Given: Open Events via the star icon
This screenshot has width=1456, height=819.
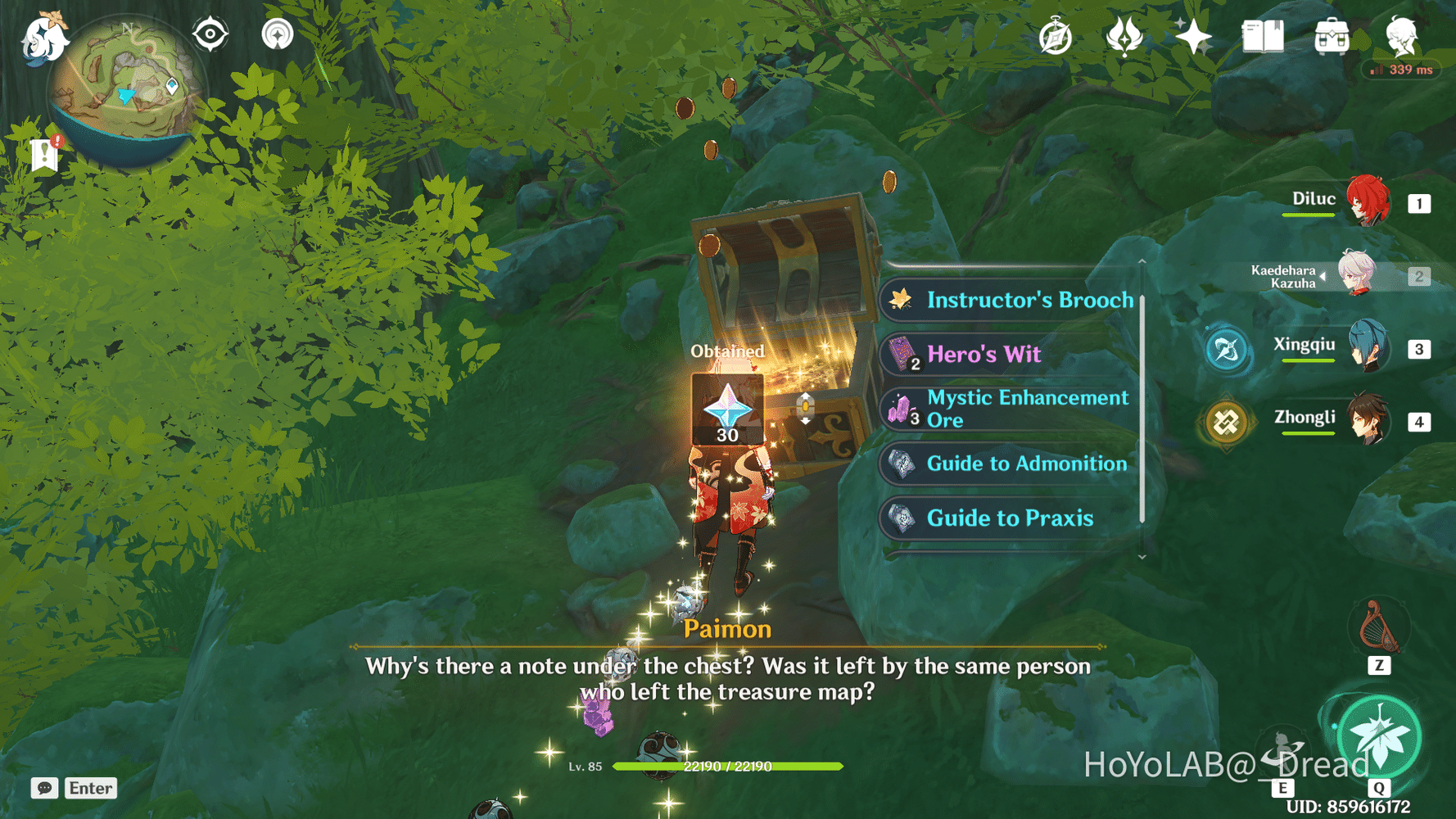Looking at the screenshot, I should click(x=1192, y=34).
